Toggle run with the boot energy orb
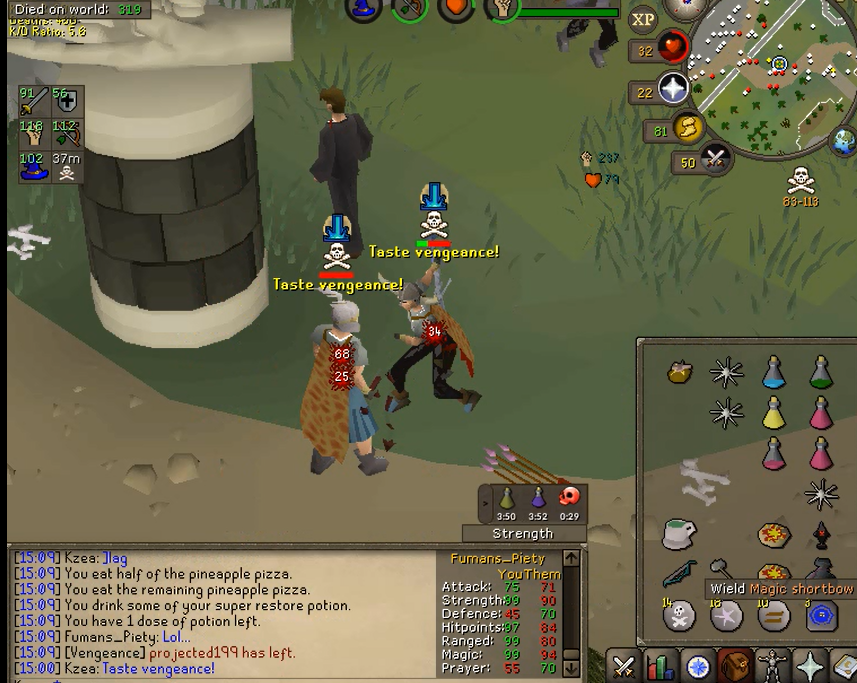857x683 pixels. click(688, 128)
